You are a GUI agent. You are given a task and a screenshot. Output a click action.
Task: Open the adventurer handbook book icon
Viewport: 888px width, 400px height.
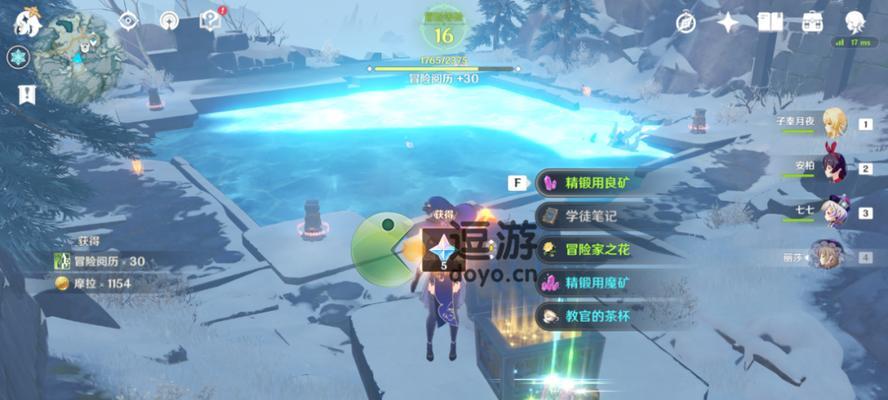click(x=771, y=22)
